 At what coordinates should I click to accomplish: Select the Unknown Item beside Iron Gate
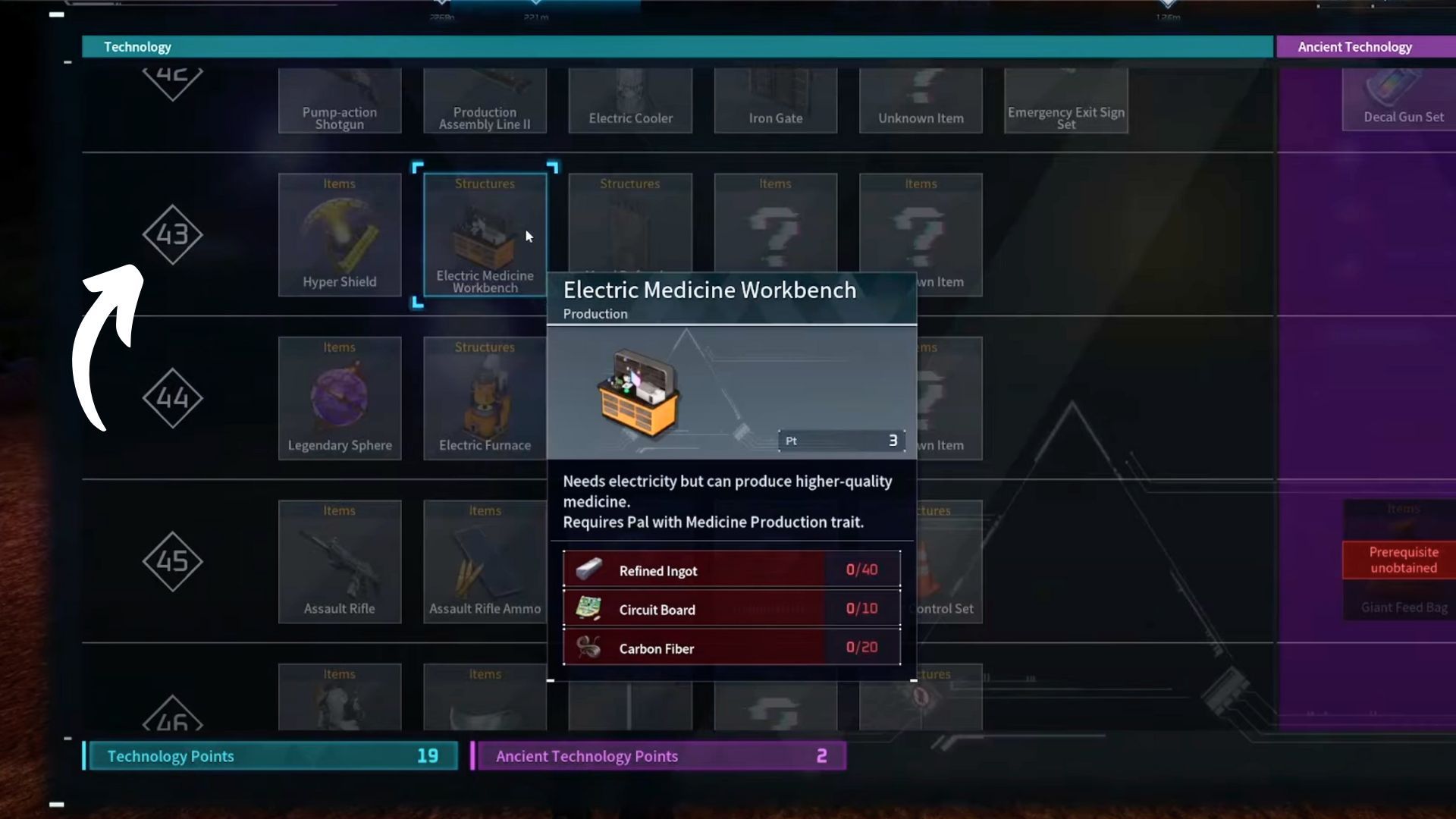[x=921, y=102]
